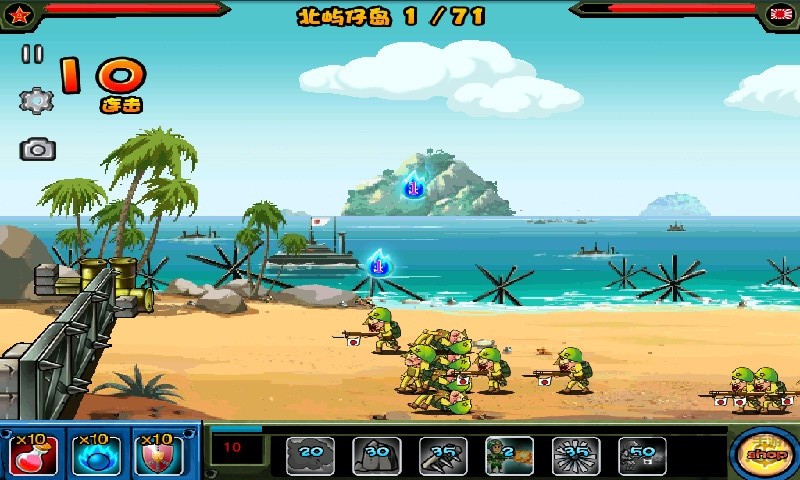Select the rock barrier skill costing 30

pos(377,455)
